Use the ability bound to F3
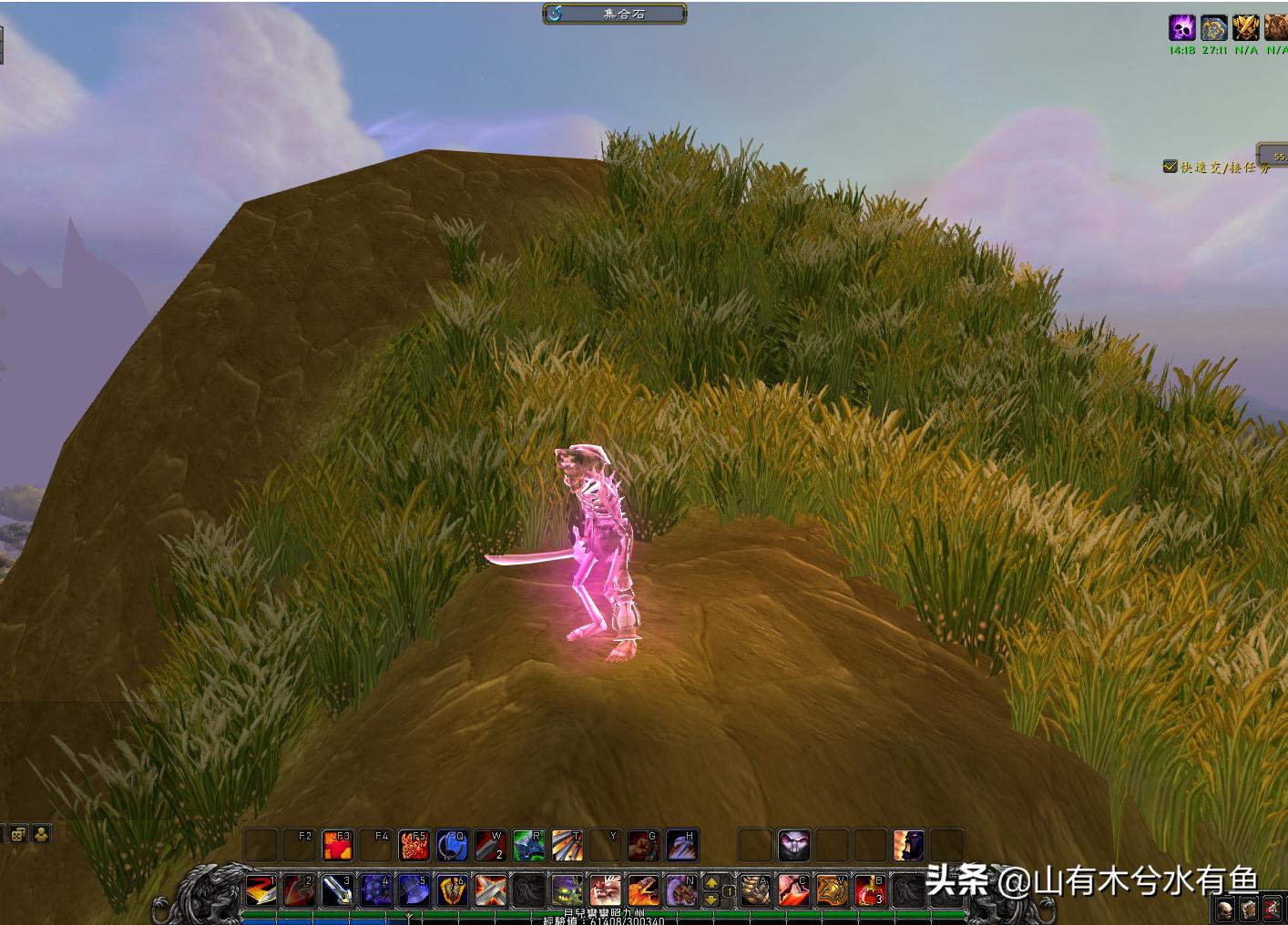The height and width of the screenshot is (925, 1288). click(x=338, y=846)
